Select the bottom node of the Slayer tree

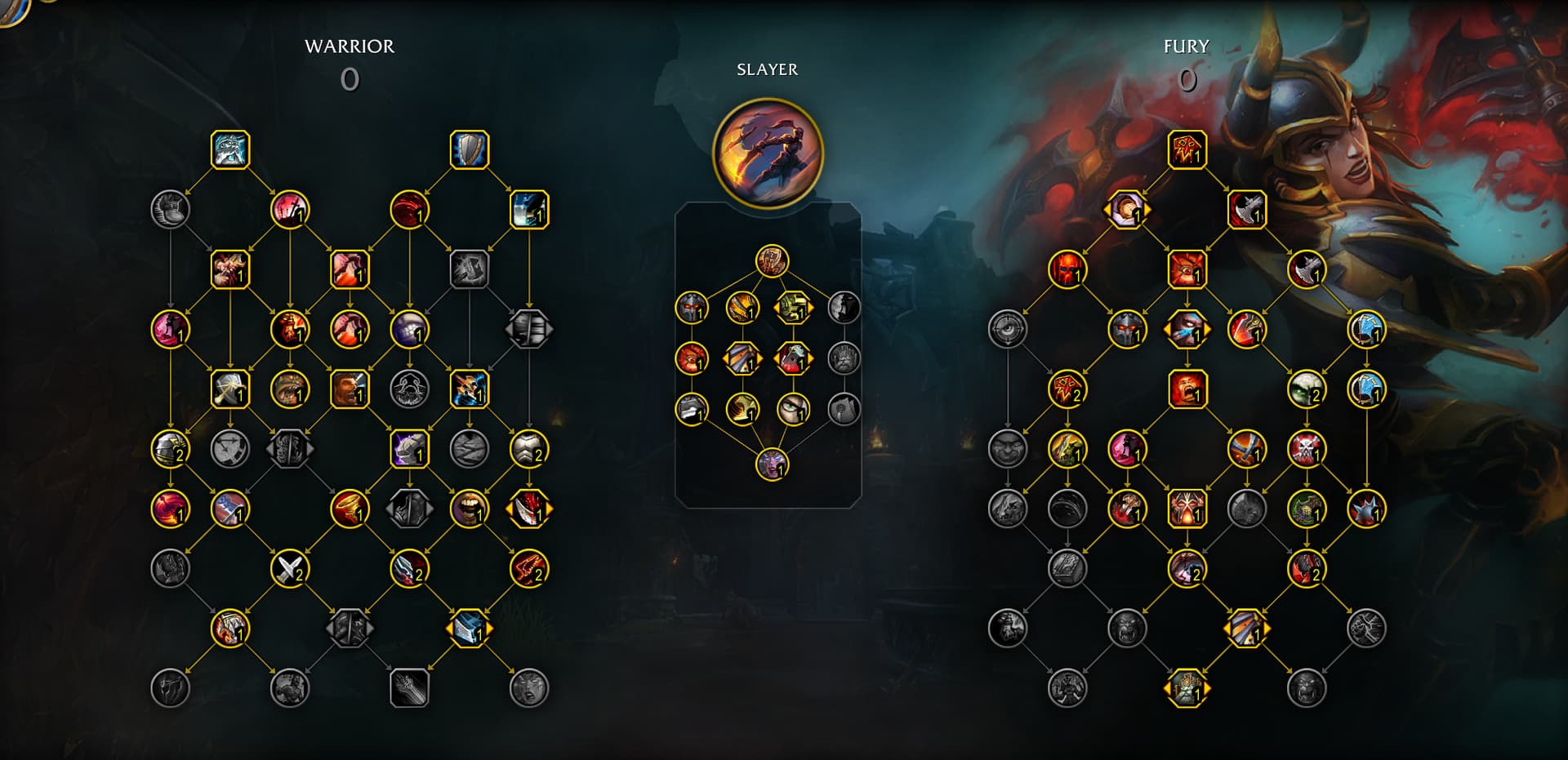coord(772,464)
